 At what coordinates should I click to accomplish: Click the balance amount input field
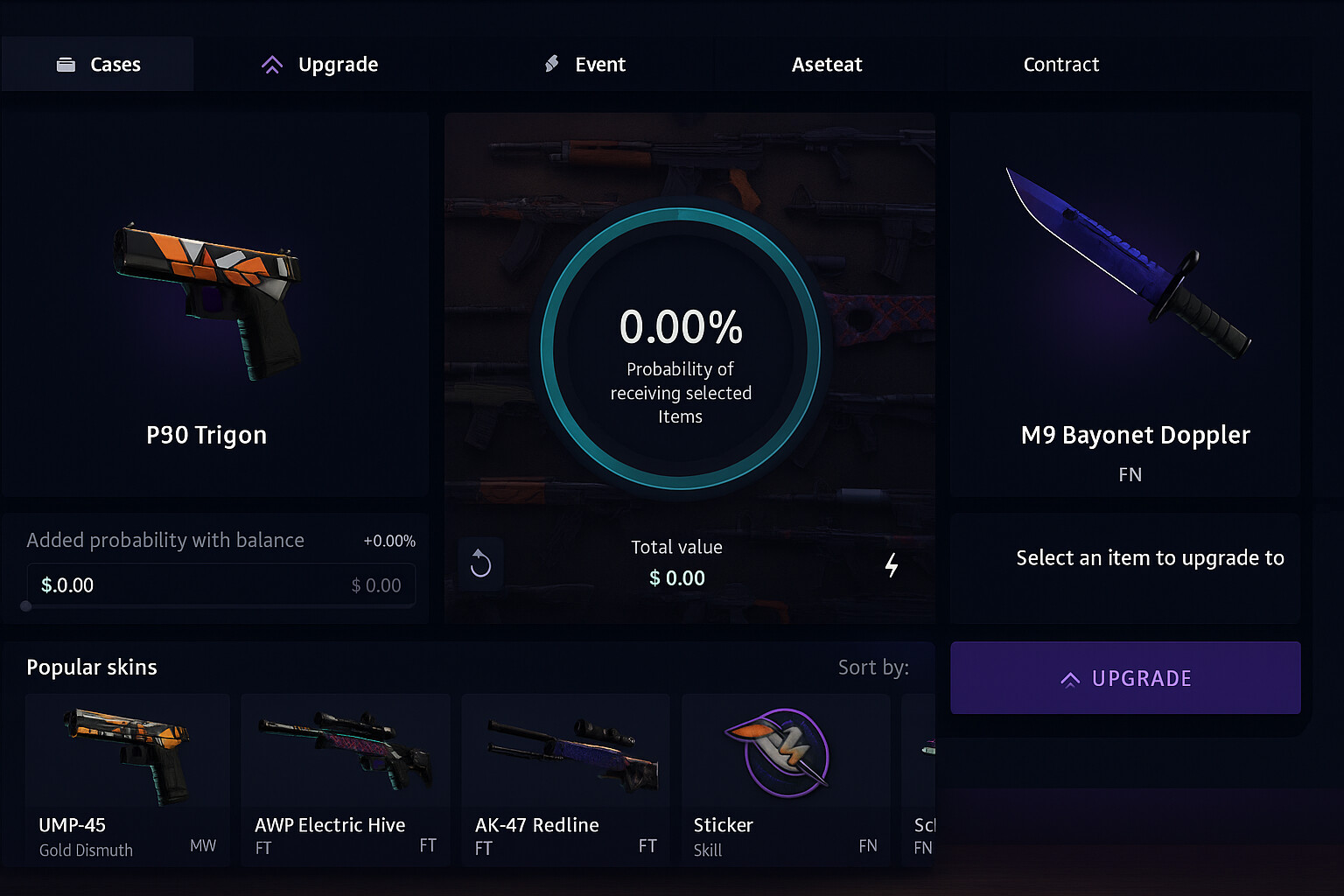point(220,585)
